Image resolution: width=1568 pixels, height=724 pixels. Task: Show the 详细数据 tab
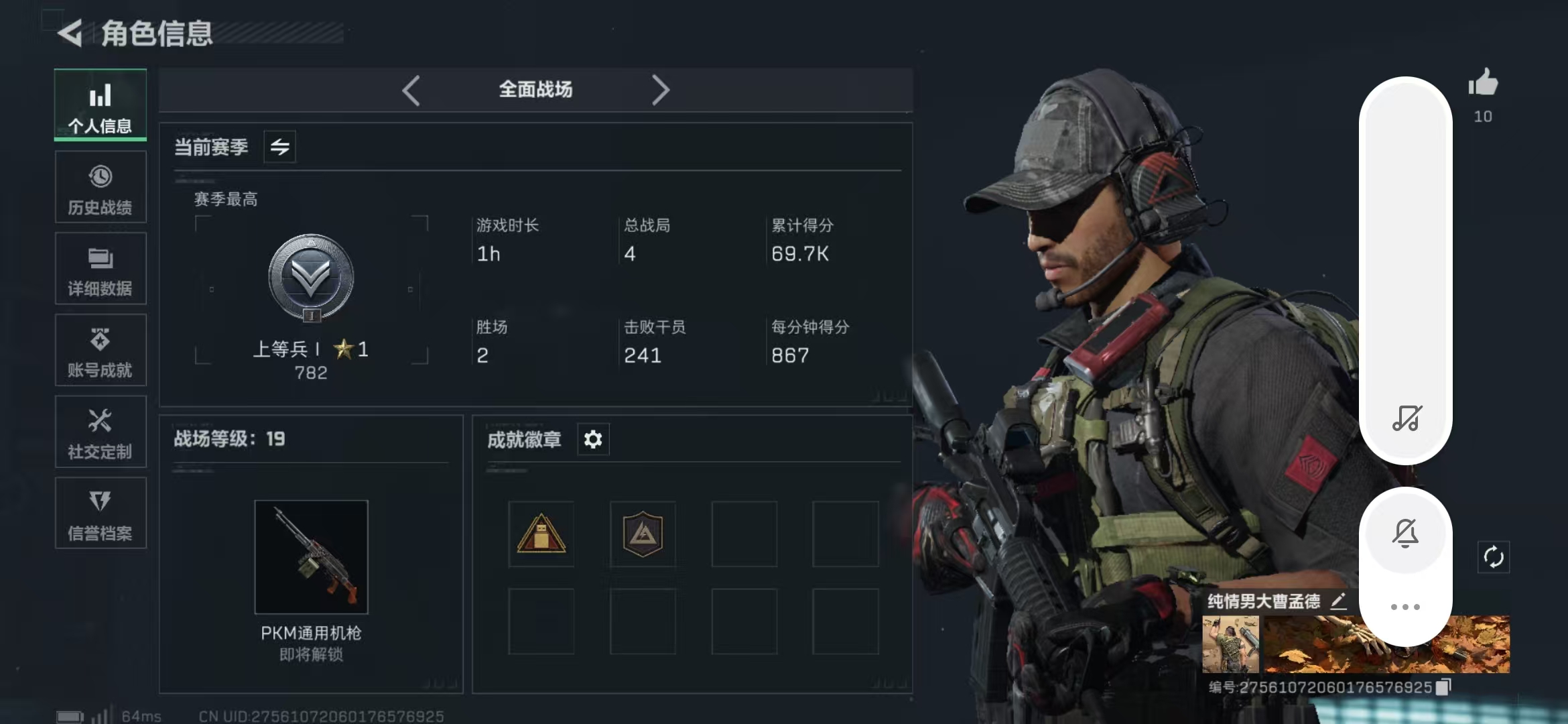pyautogui.click(x=101, y=269)
